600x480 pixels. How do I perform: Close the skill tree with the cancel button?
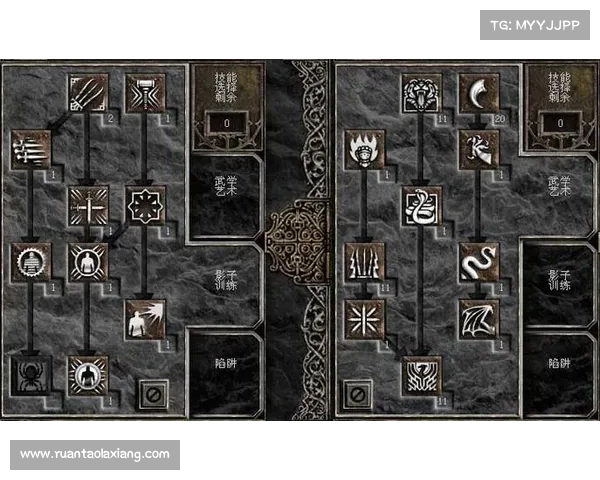point(150,393)
